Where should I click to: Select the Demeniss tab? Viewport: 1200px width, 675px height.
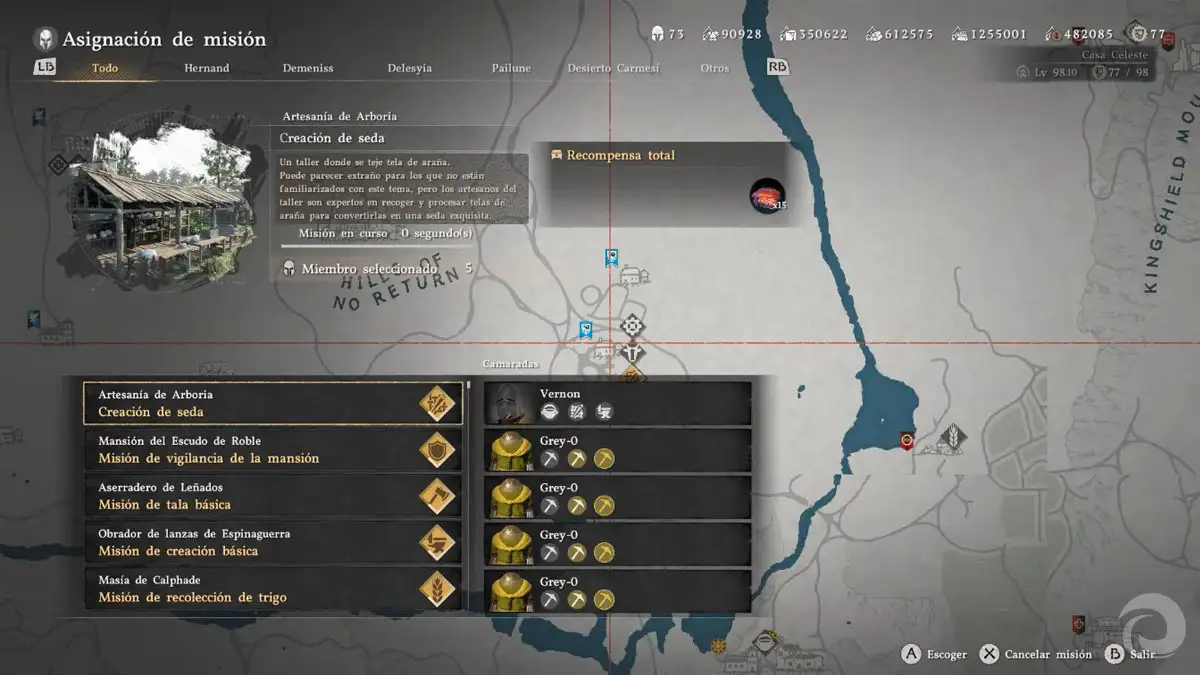click(x=307, y=68)
